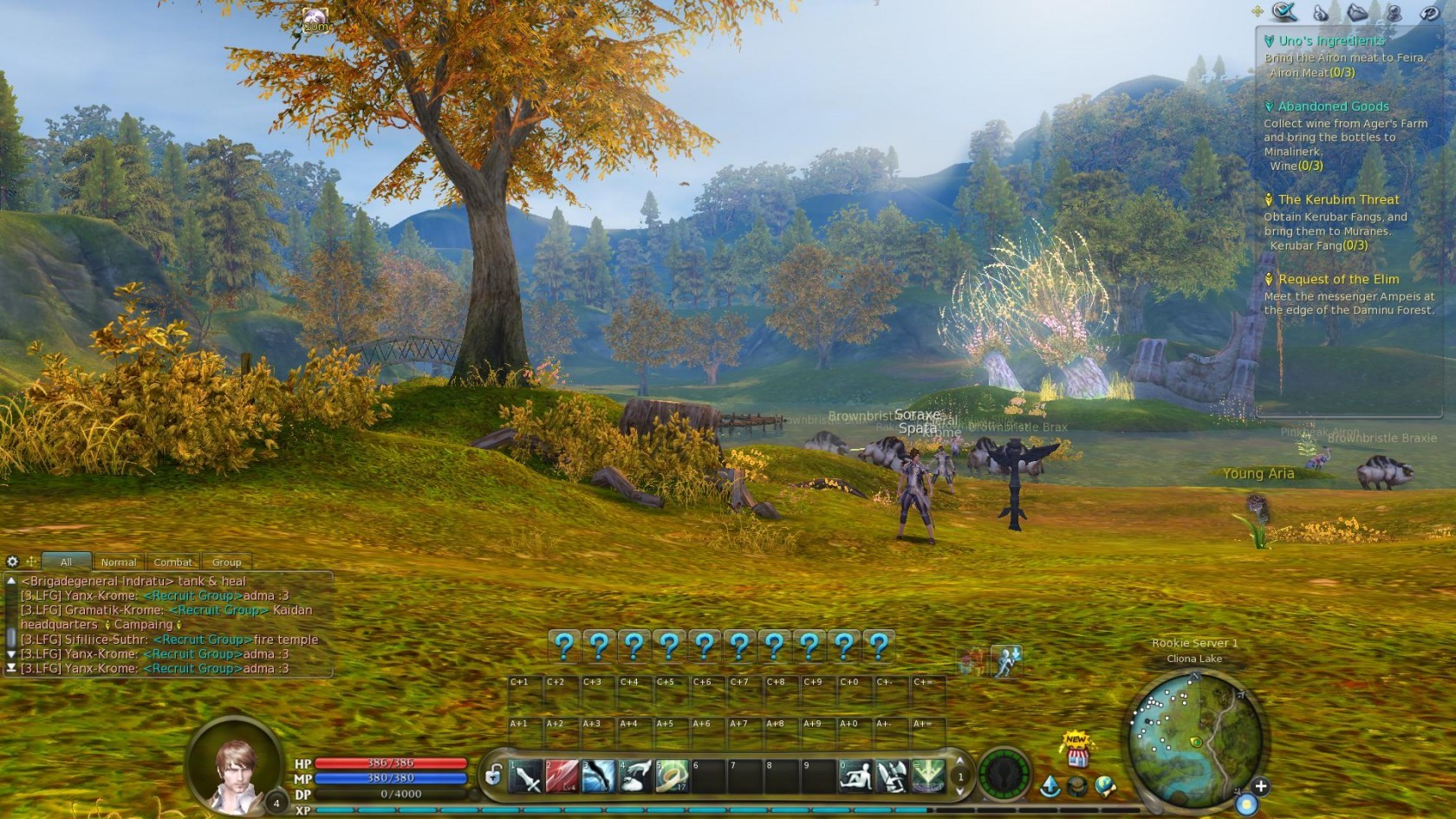Image resolution: width=1456 pixels, height=819 pixels.
Task: Click the checkmark magnifier quest tracker icon
Action: click(x=1284, y=12)
